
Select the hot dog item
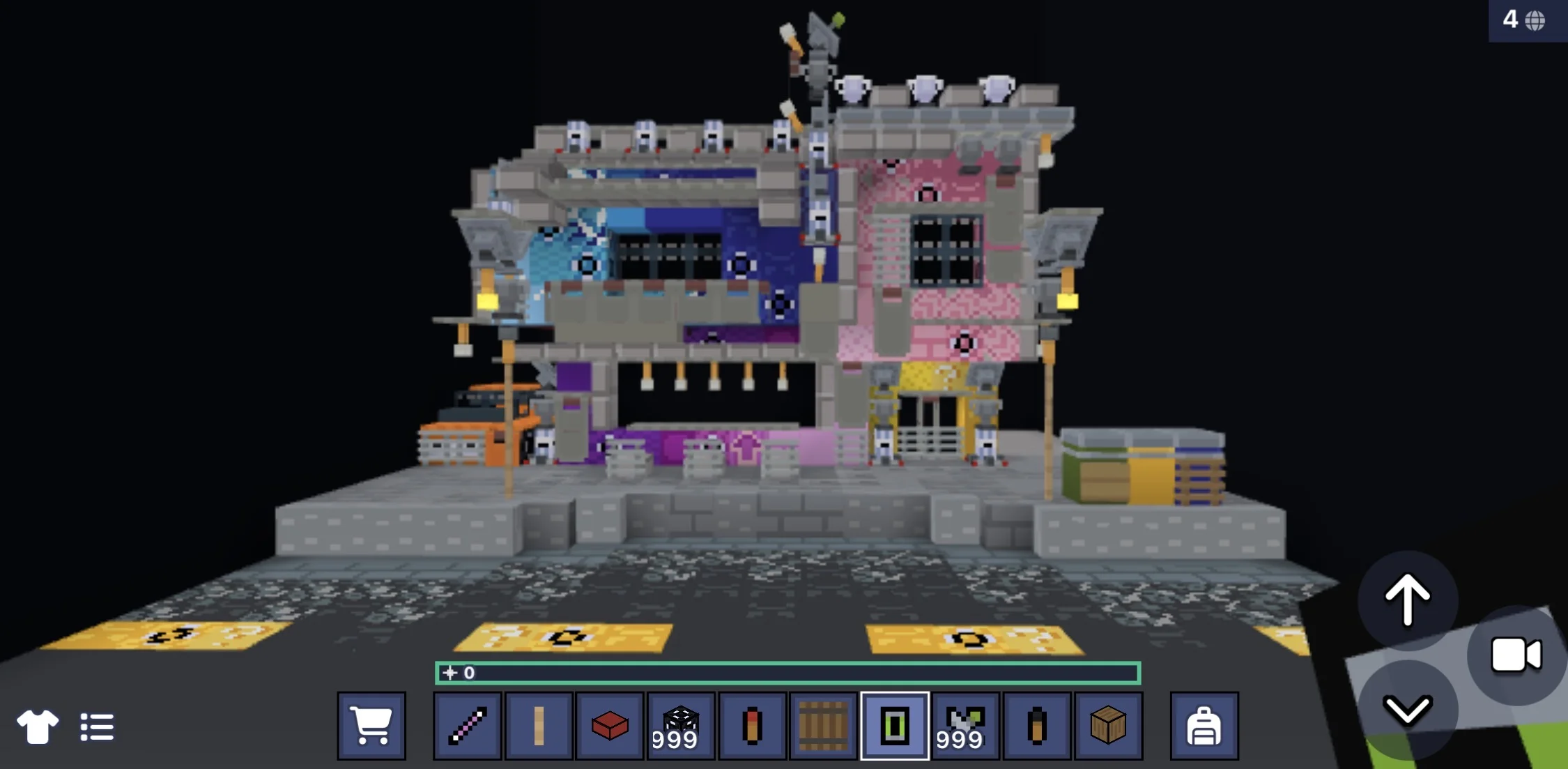[x=751, y=725]
